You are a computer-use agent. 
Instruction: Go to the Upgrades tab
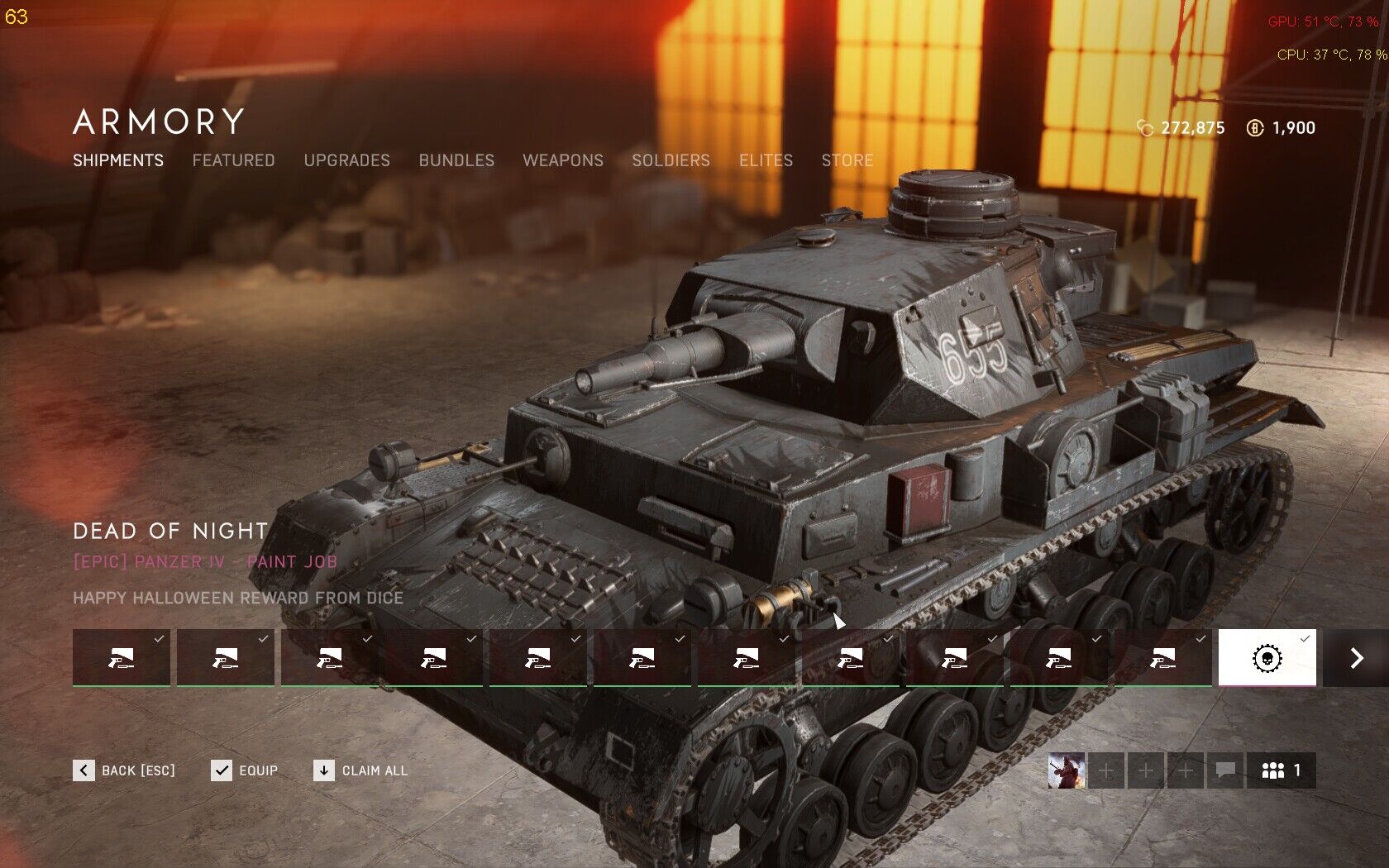[x=346, y=160]
